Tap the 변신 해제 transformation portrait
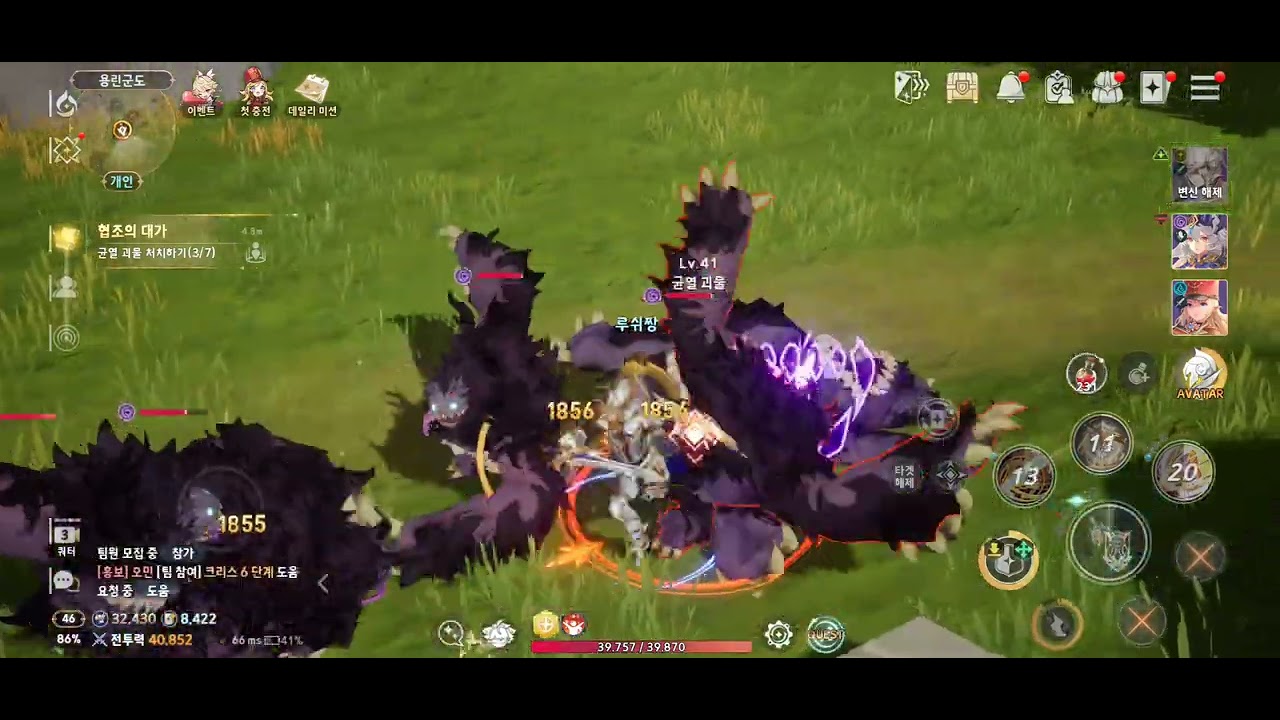This screenshot has width=1280, height=720. pos(1199,174)
